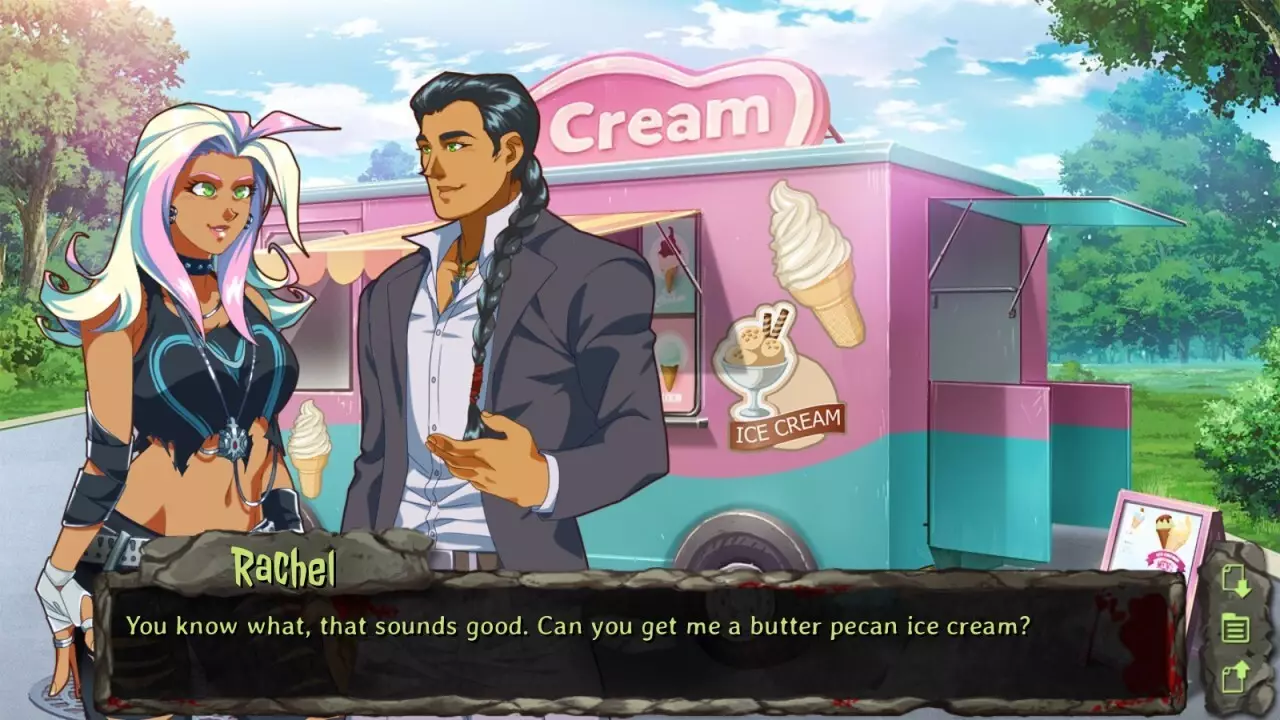Open the lined folder menu icon
Viewport: 1280px width, 720px height.
pos(1235,629)
